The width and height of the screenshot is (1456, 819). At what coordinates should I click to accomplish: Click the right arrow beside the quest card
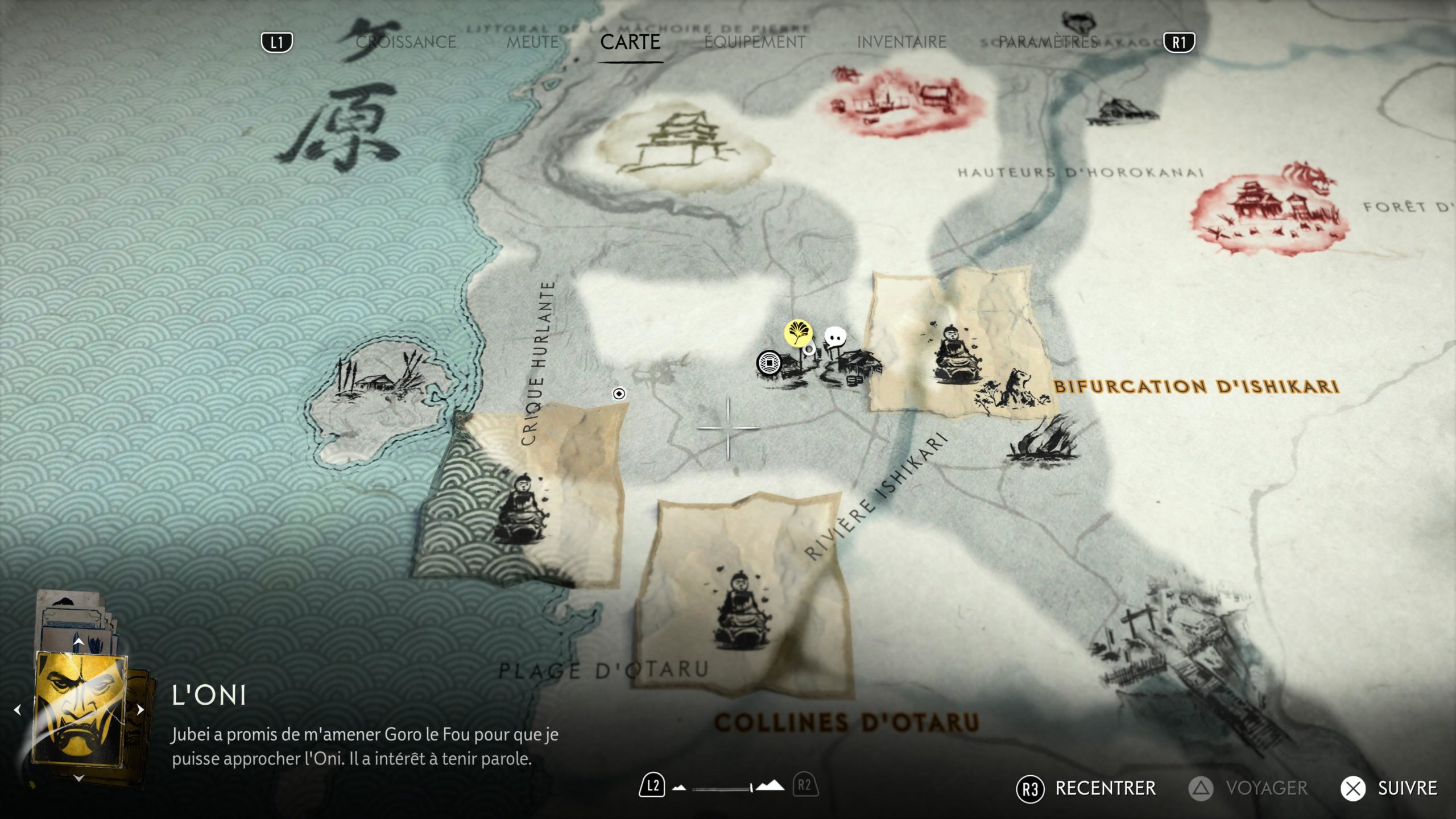(140, 710)
